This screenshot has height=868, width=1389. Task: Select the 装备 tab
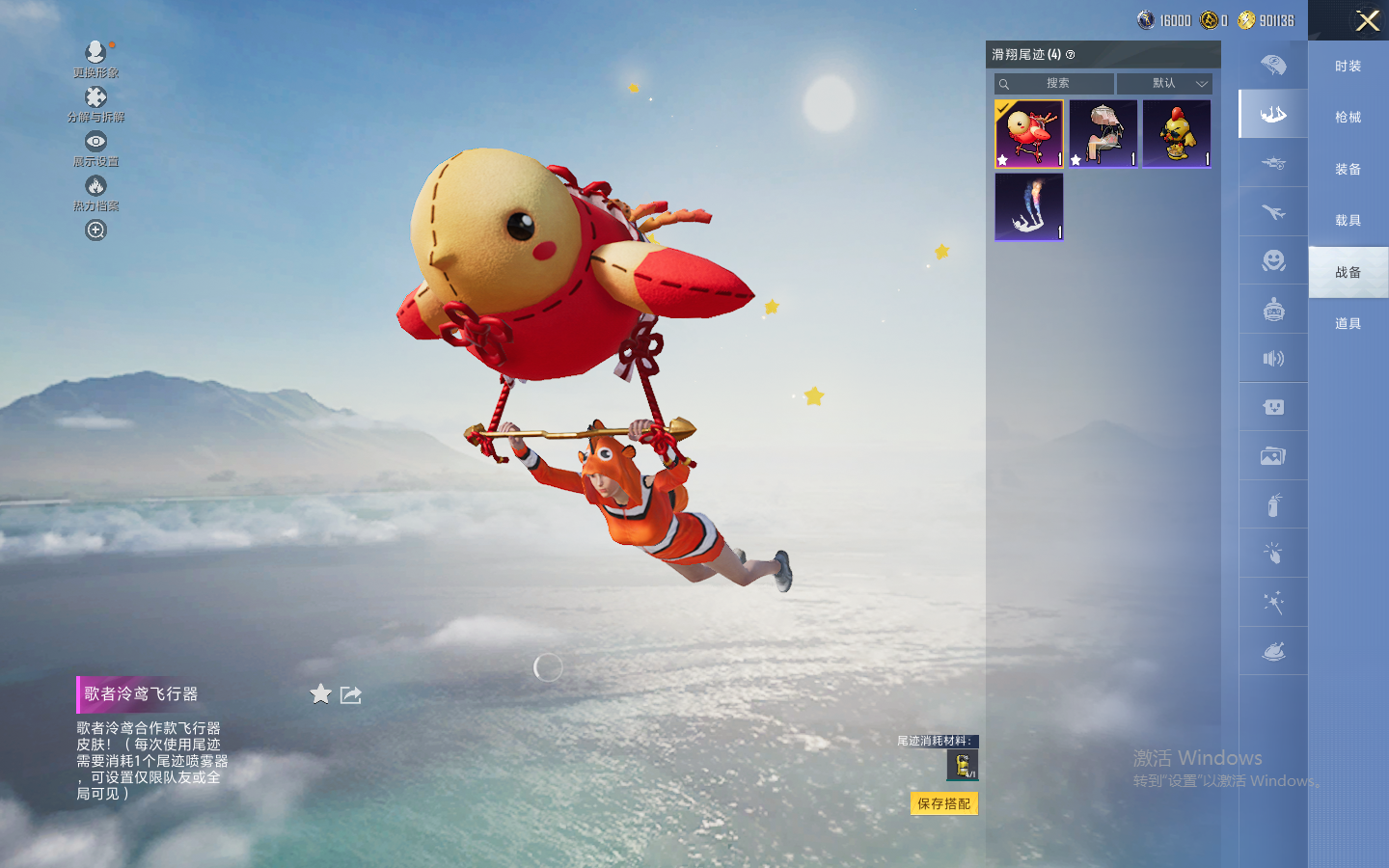(1348, 170)
